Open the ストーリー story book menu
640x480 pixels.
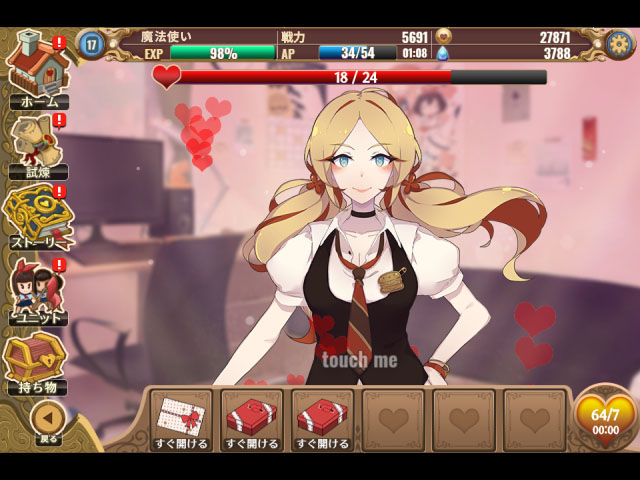(x=38, y=218)
